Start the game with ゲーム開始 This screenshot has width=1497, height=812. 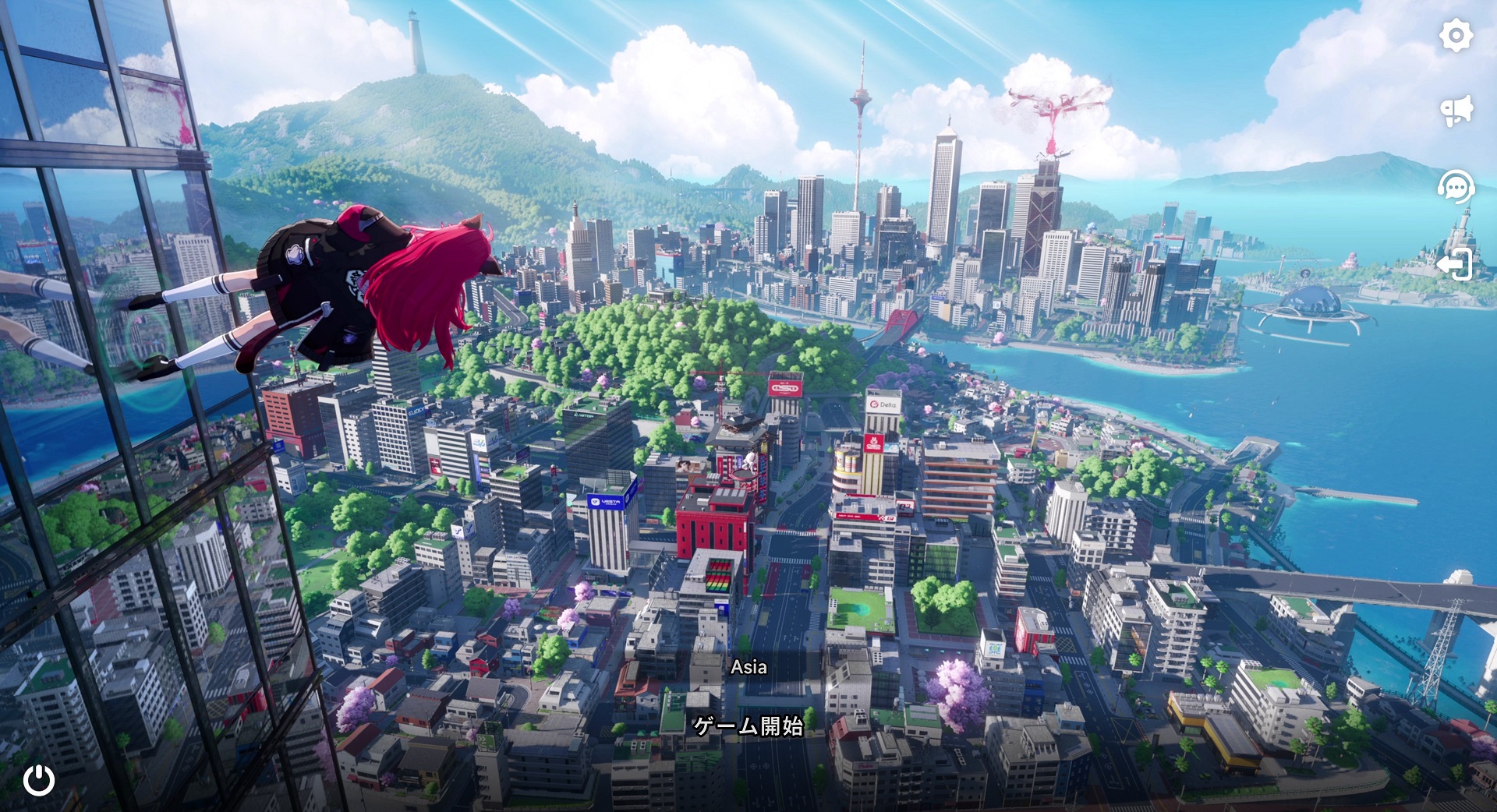[748, 726]
